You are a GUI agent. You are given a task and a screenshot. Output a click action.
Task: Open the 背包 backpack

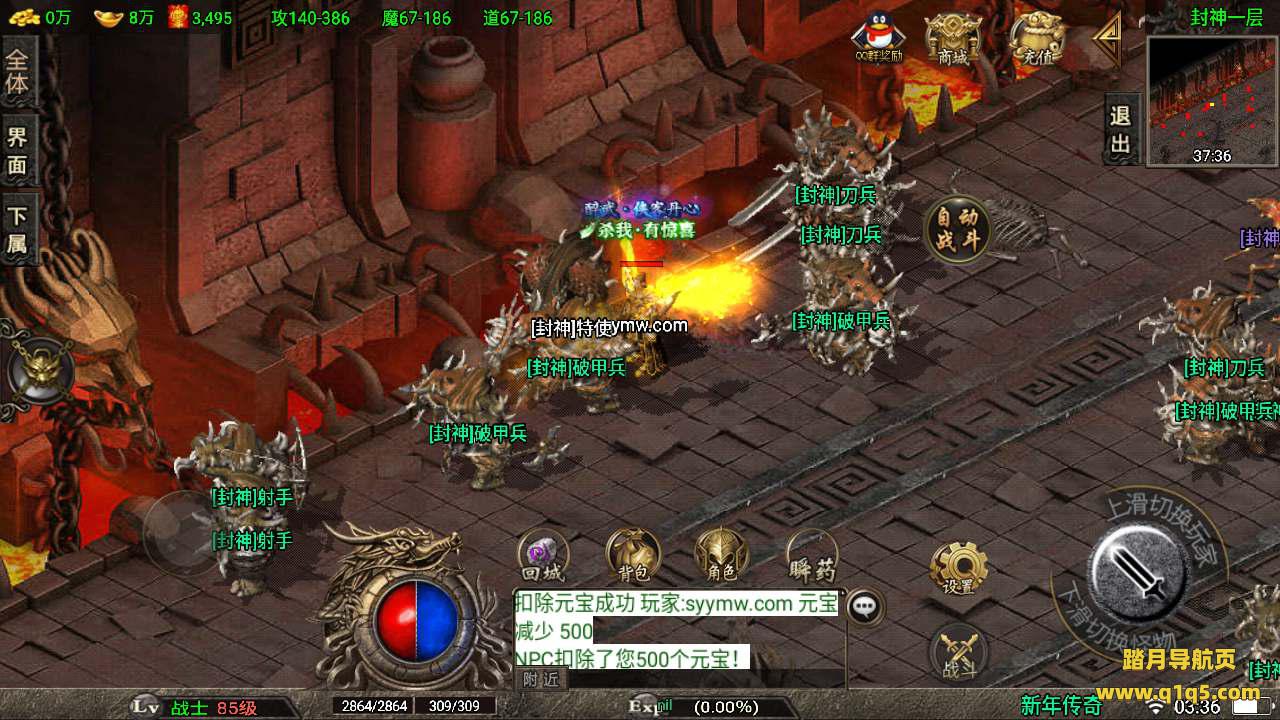click(x=633, y=556)
